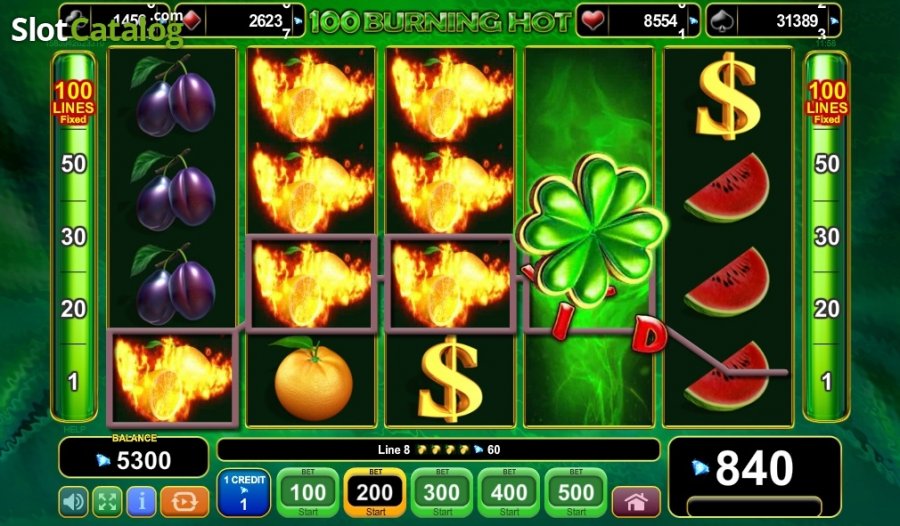Activate the orange autoplay button
The height and width of the screenshot is (526, 900).
[x=184, y=500]
